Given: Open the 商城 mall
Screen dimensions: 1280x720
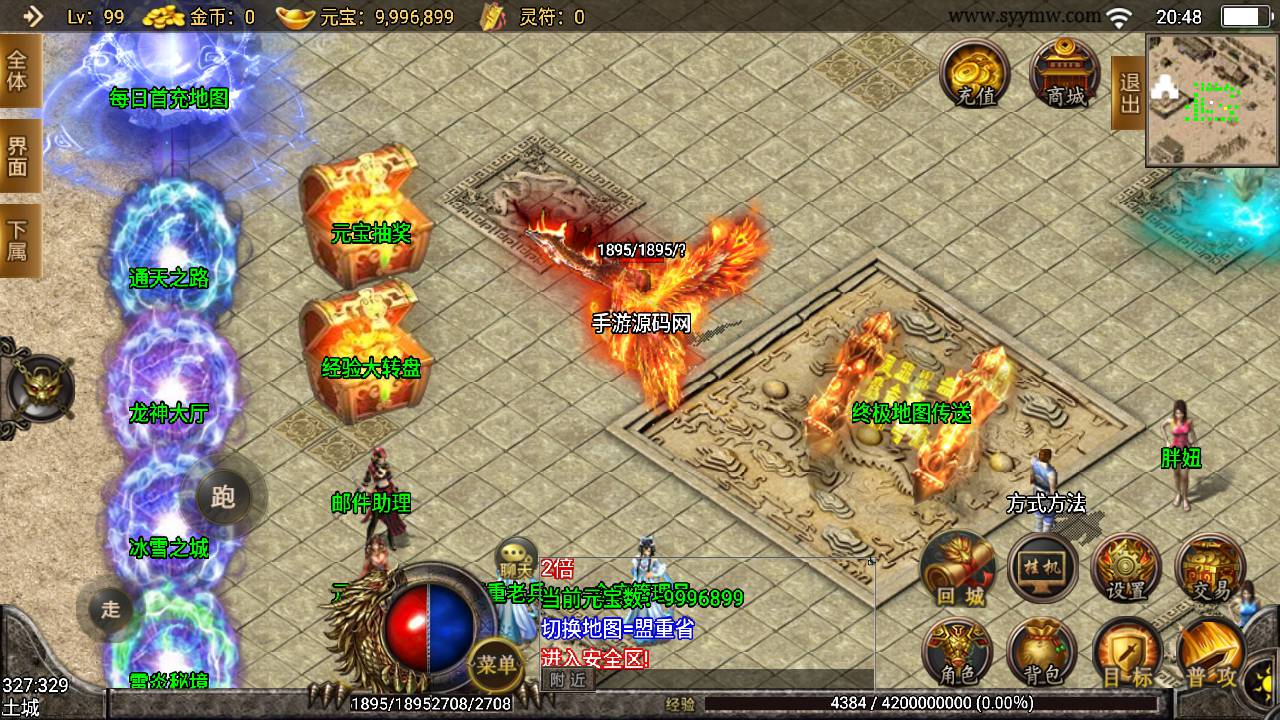Looking at the screenshot, I should 1065,72.
